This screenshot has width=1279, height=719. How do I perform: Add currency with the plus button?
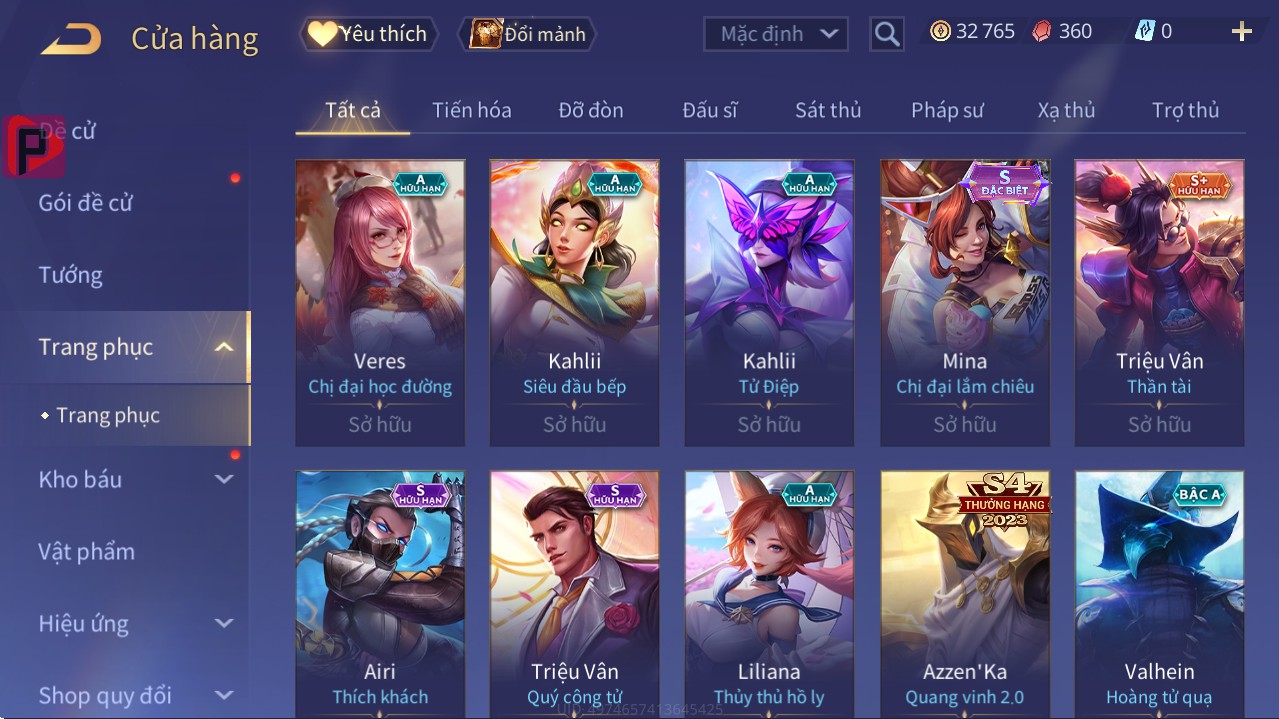[x=1242, y=32]
